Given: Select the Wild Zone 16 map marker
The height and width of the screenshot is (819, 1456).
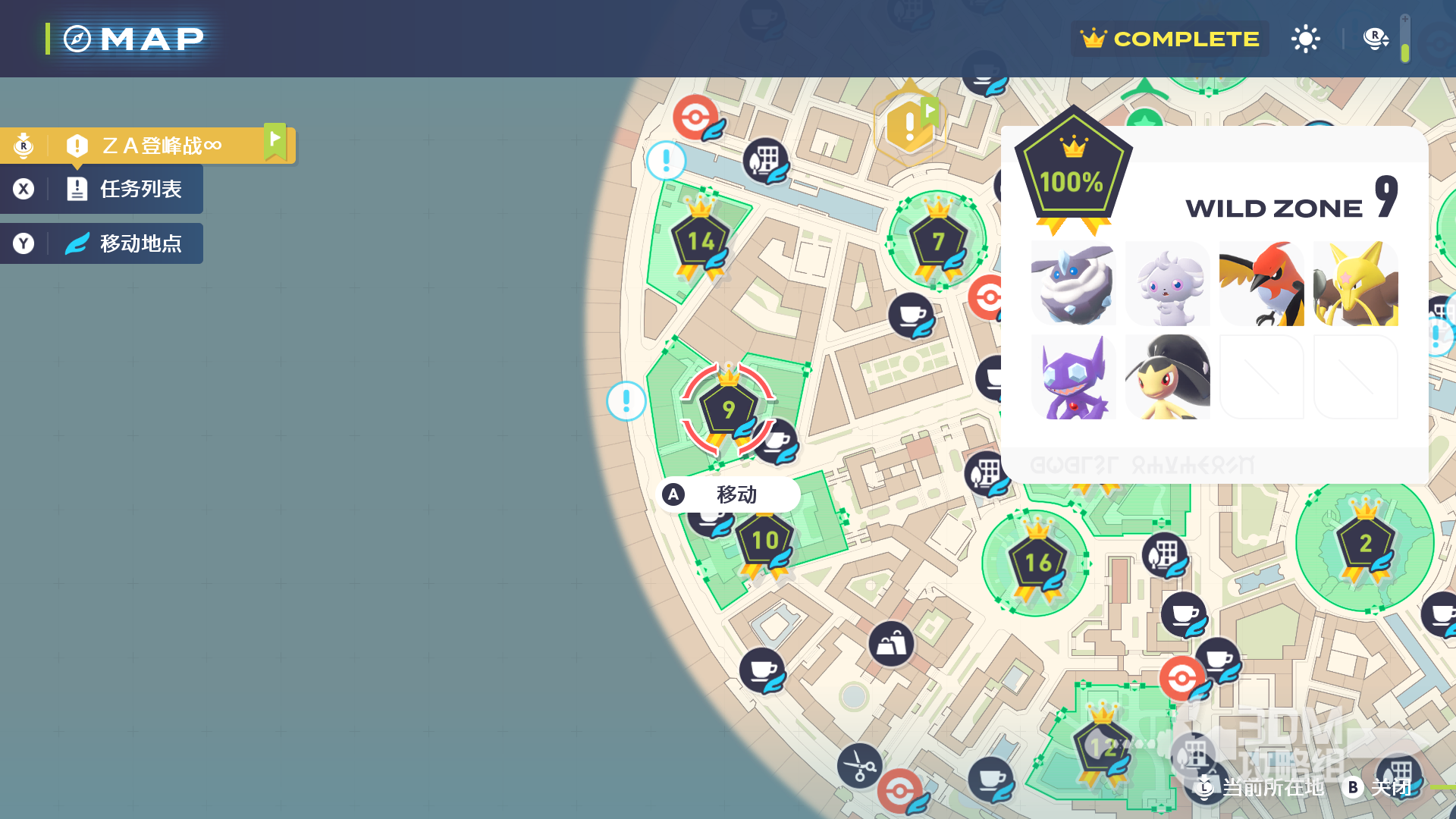Looking at the screenshot, I should (1037, 563).
